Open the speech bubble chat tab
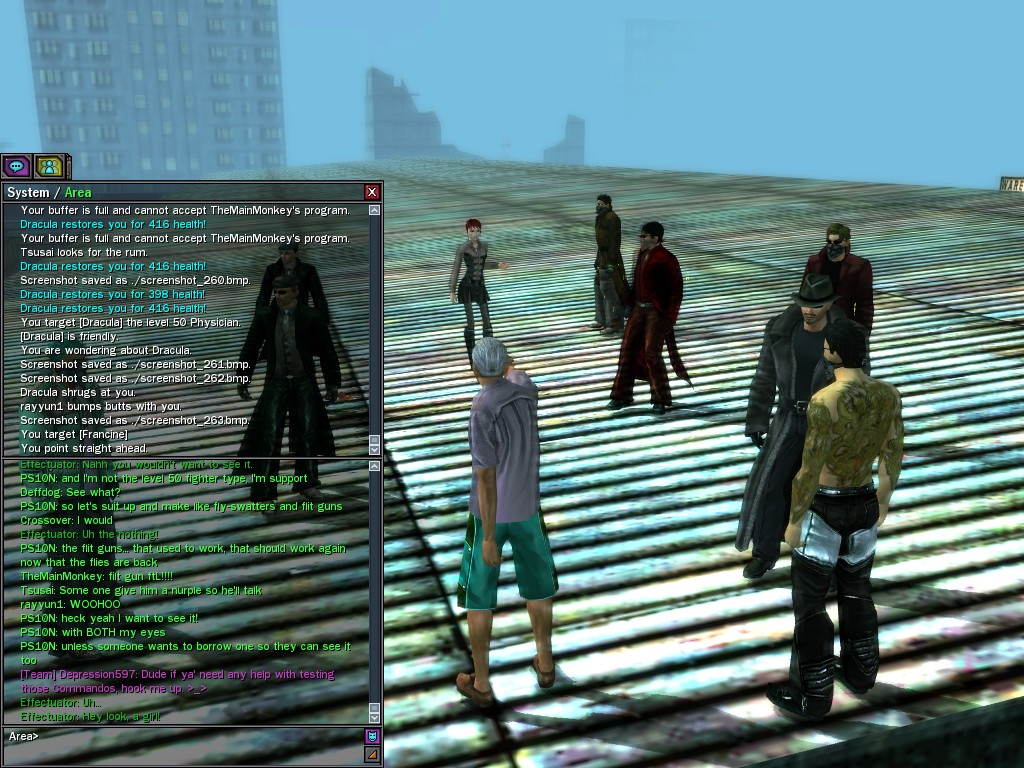Image resolution: width=1024 pixels, height=768 pixels. pos(16,167)
